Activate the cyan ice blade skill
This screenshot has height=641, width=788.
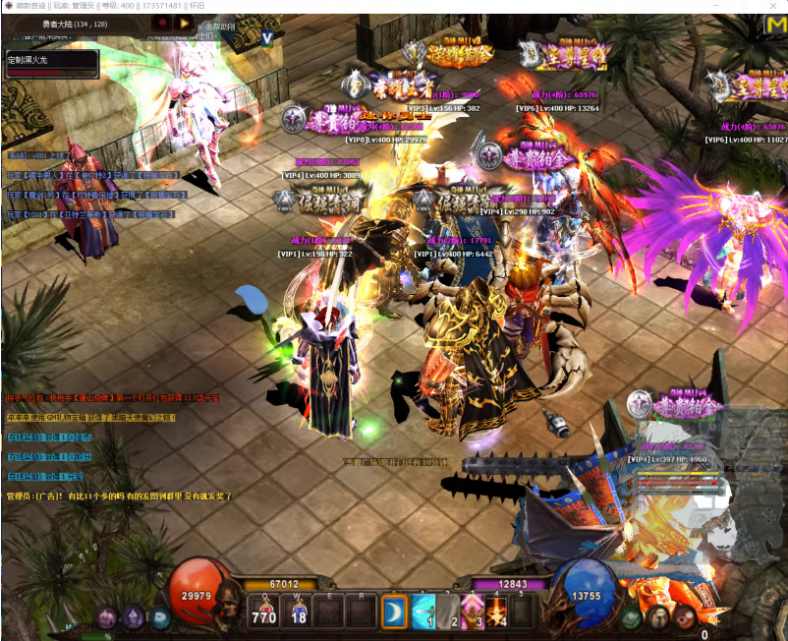click(x=424, y=610)
